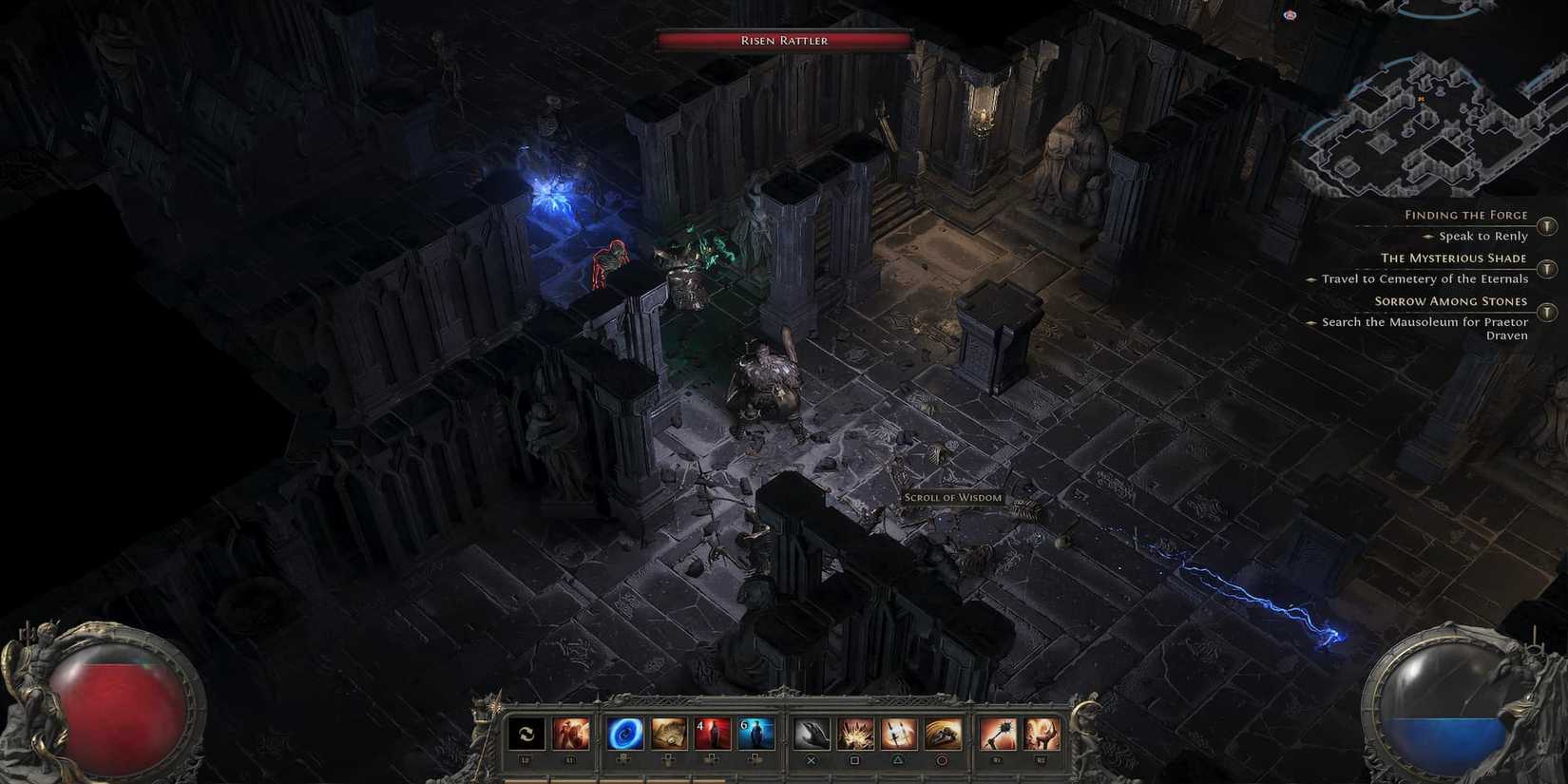Toggle tracking pin for Finding the Forge quest
The height and width of the screenshot is (784, 1568).
[1548, 226]
